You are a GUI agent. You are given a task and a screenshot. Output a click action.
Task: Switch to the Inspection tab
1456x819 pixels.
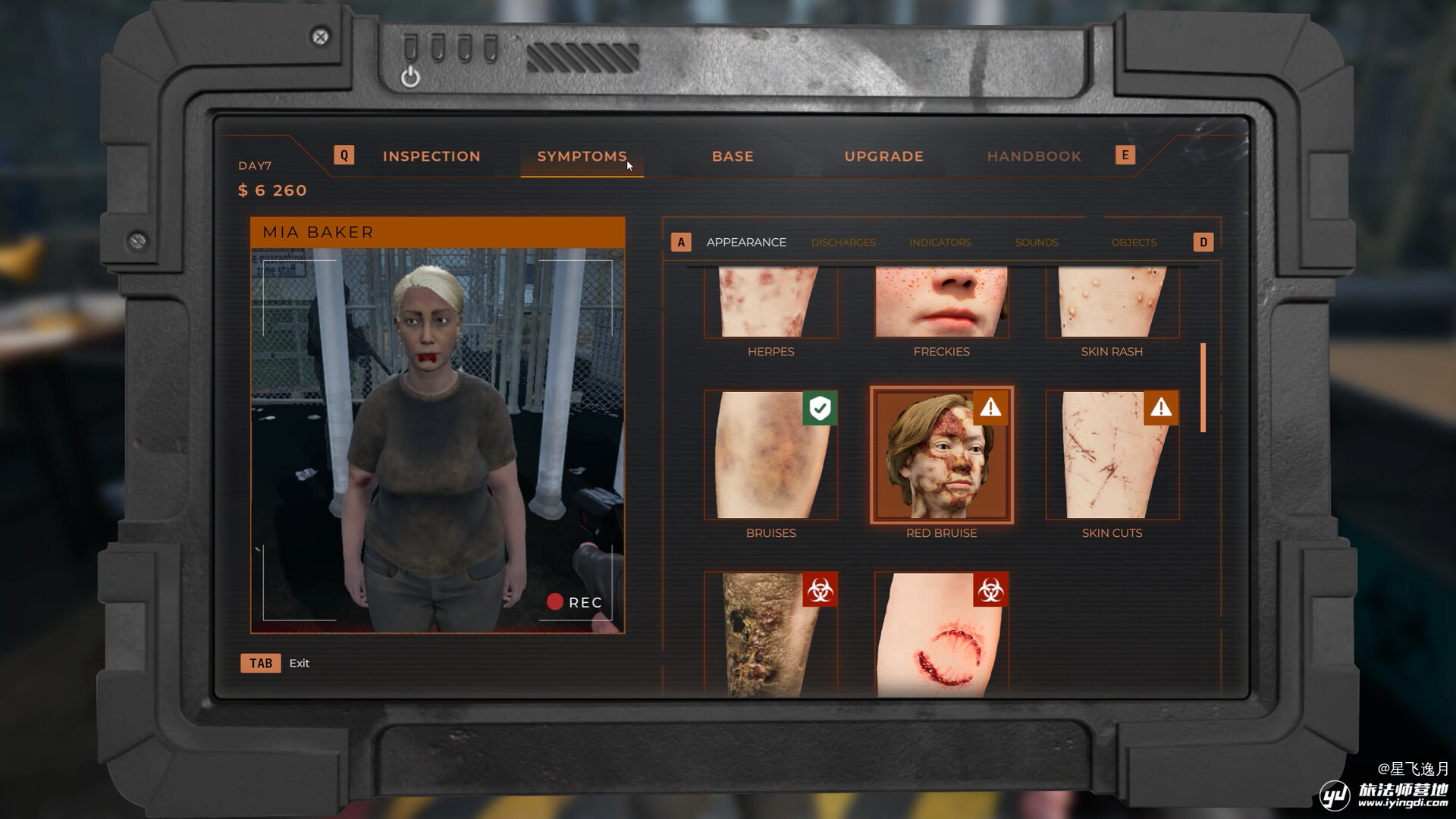coord(431,156)
